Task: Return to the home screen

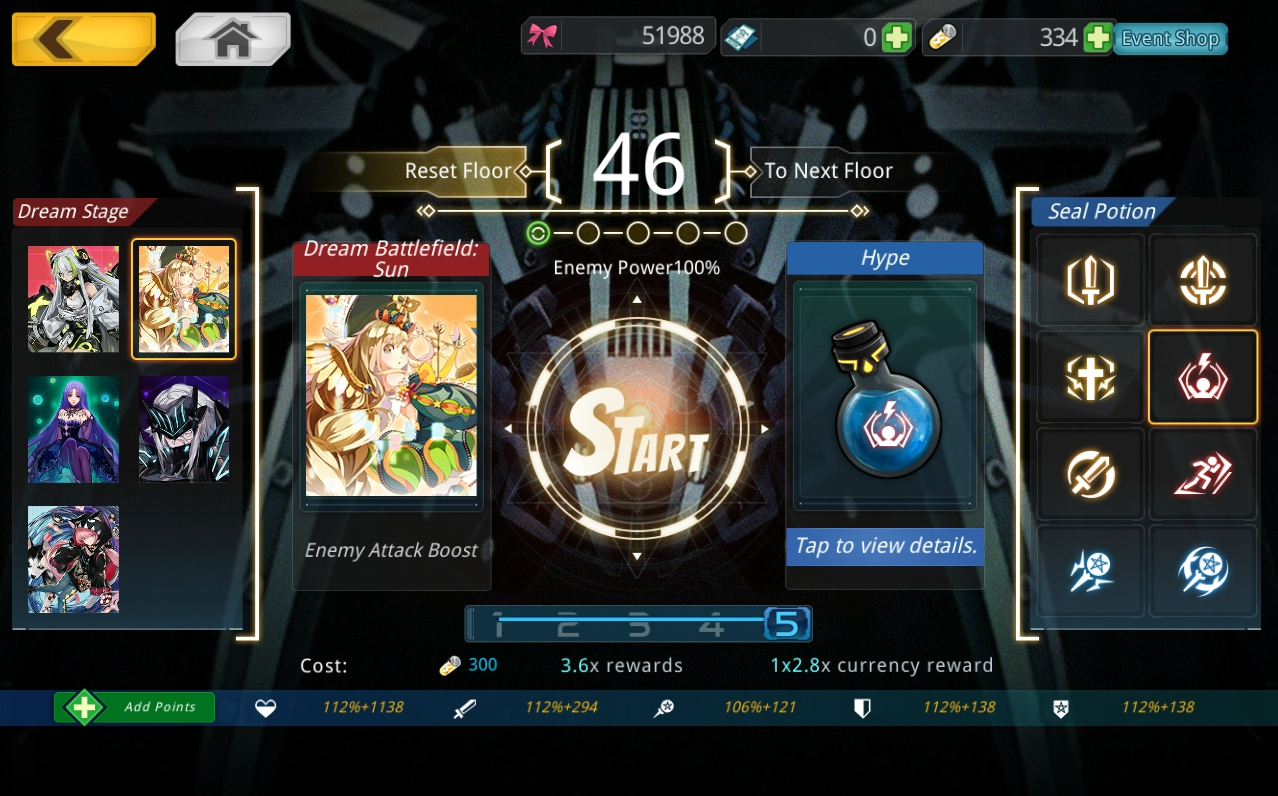Action: 232,39
